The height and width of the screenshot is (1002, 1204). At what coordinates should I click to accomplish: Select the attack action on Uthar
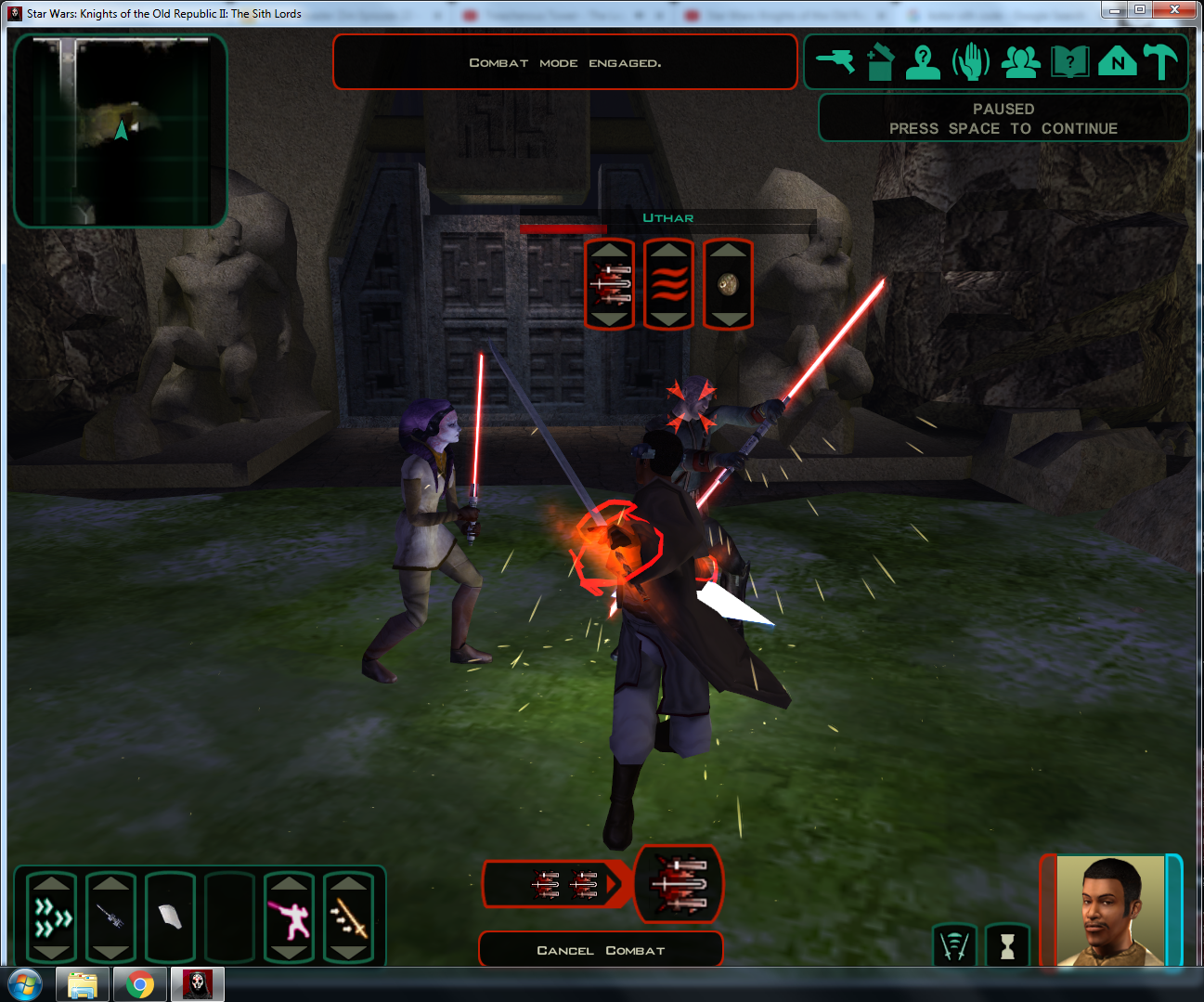click(x=610, y=284)
